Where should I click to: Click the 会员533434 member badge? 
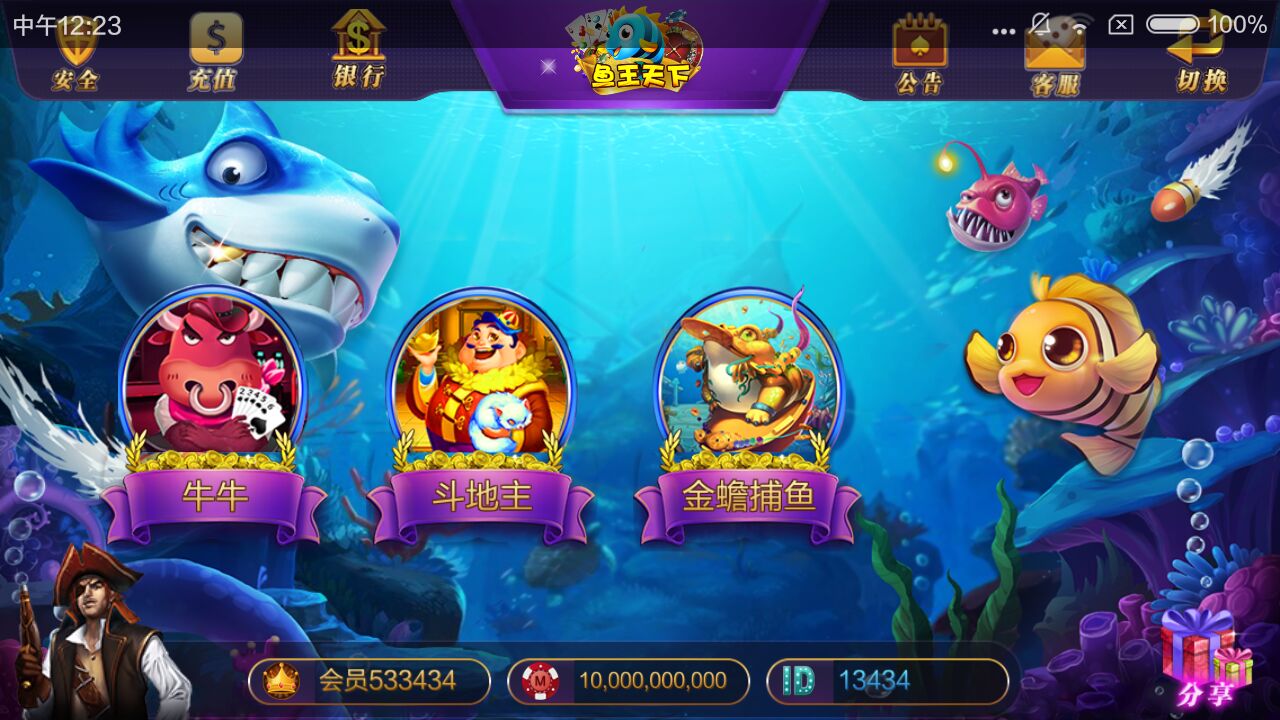(369, 681)
